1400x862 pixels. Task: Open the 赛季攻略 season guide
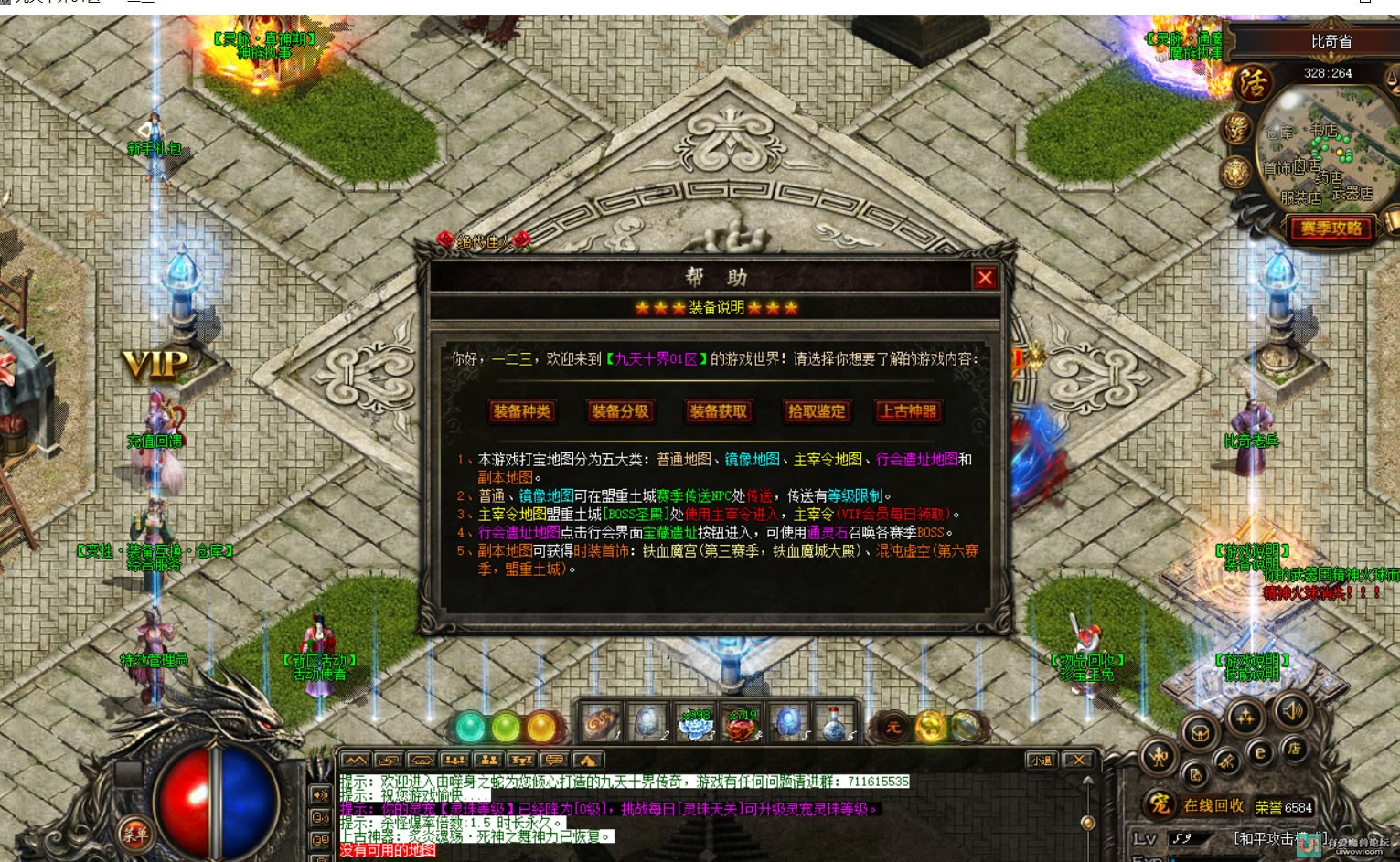click(1331, 229)
